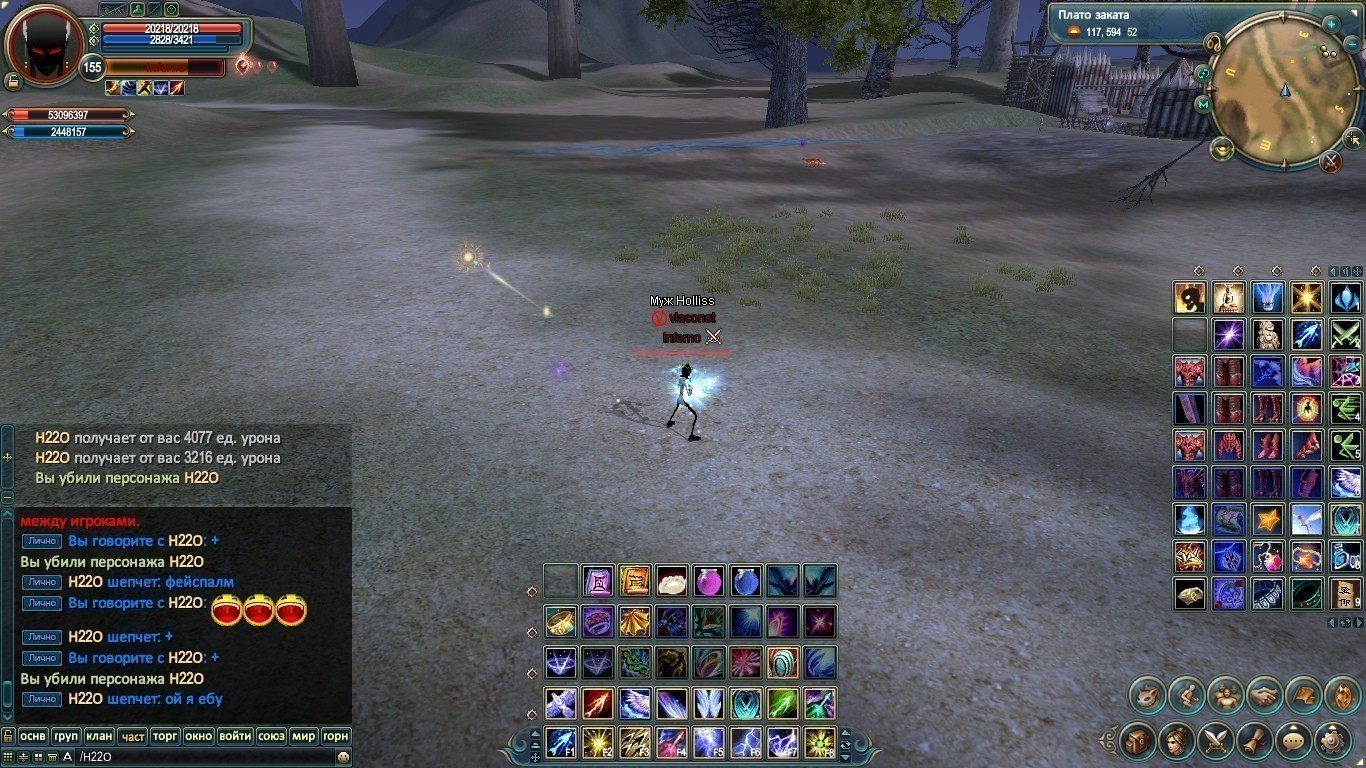This screenshot has width=1366, height=768.
Task: Open the inventory backpack menu button
Action: [x=1138, y=741]
